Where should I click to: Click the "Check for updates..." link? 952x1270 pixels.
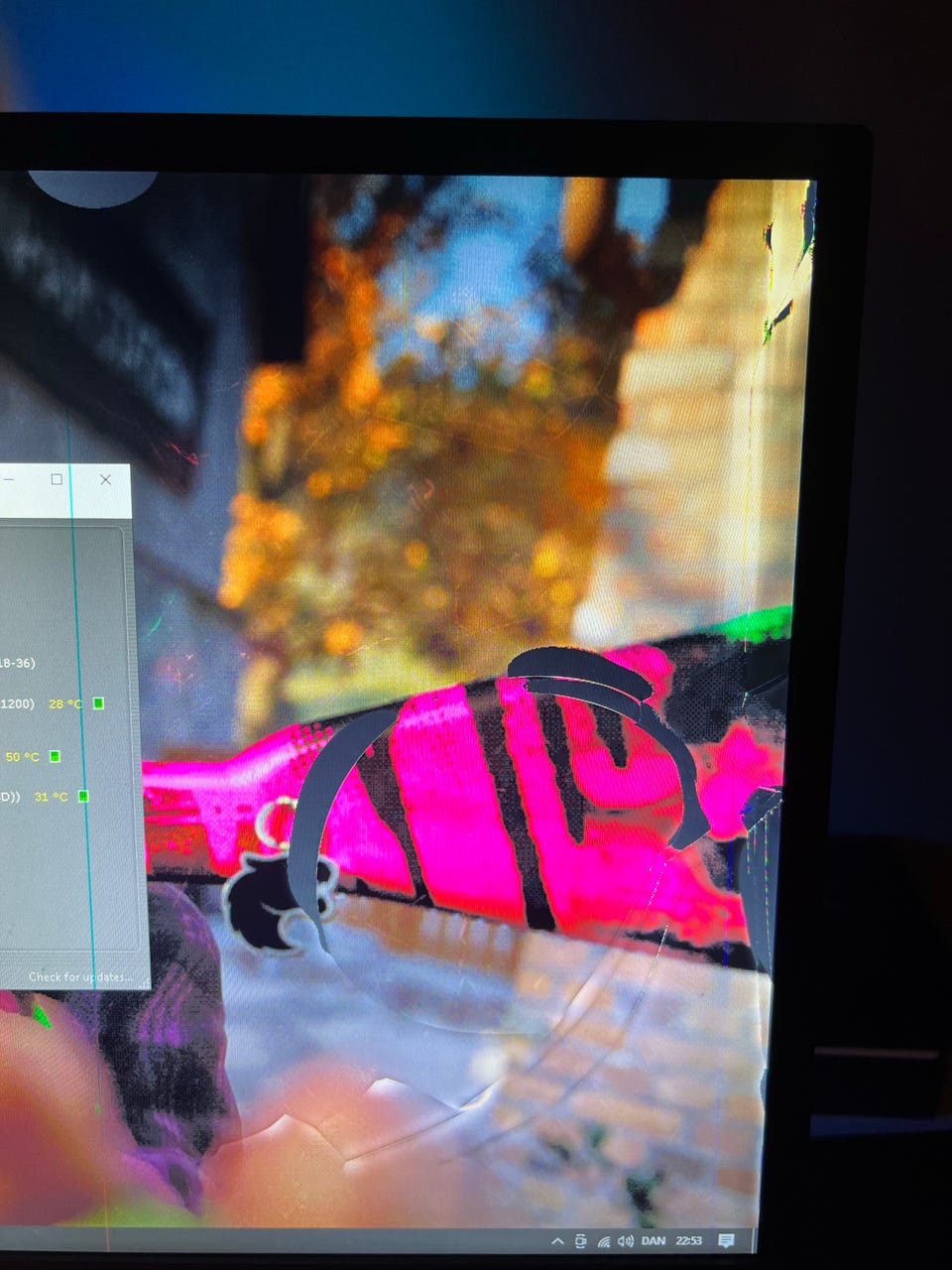pos(79,977)
